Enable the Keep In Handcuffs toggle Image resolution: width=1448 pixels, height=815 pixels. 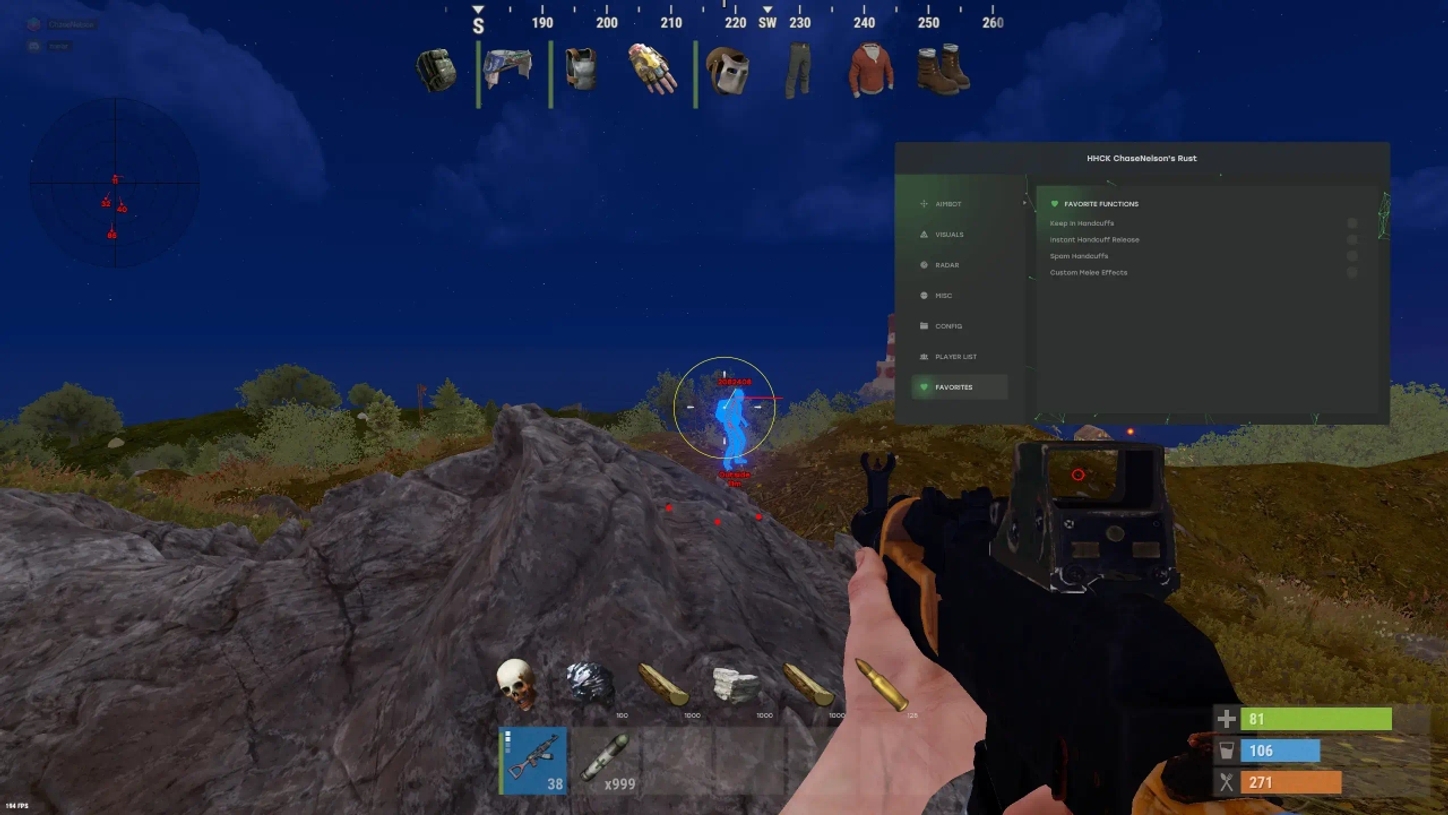coord(1354,223)
